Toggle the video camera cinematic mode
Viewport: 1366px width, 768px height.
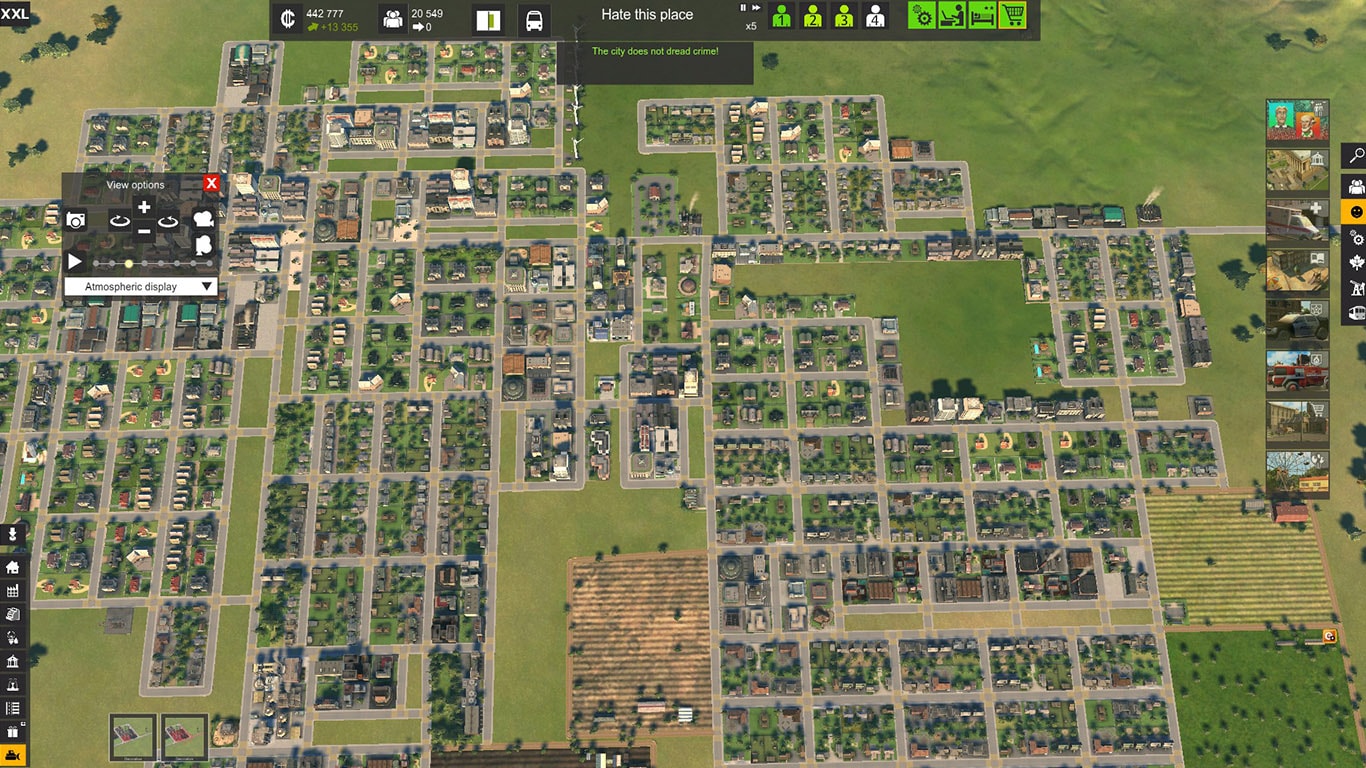tap(203, 220)
